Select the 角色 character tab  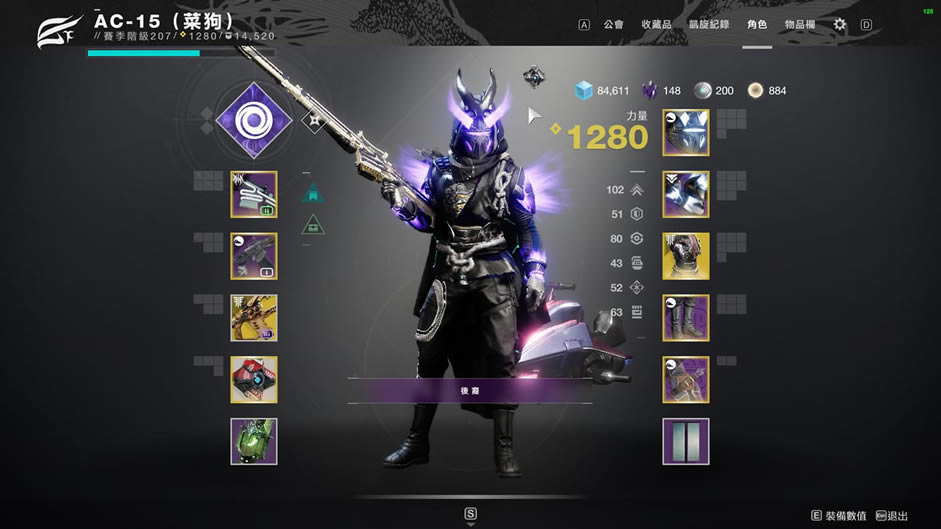pos(757,24)
